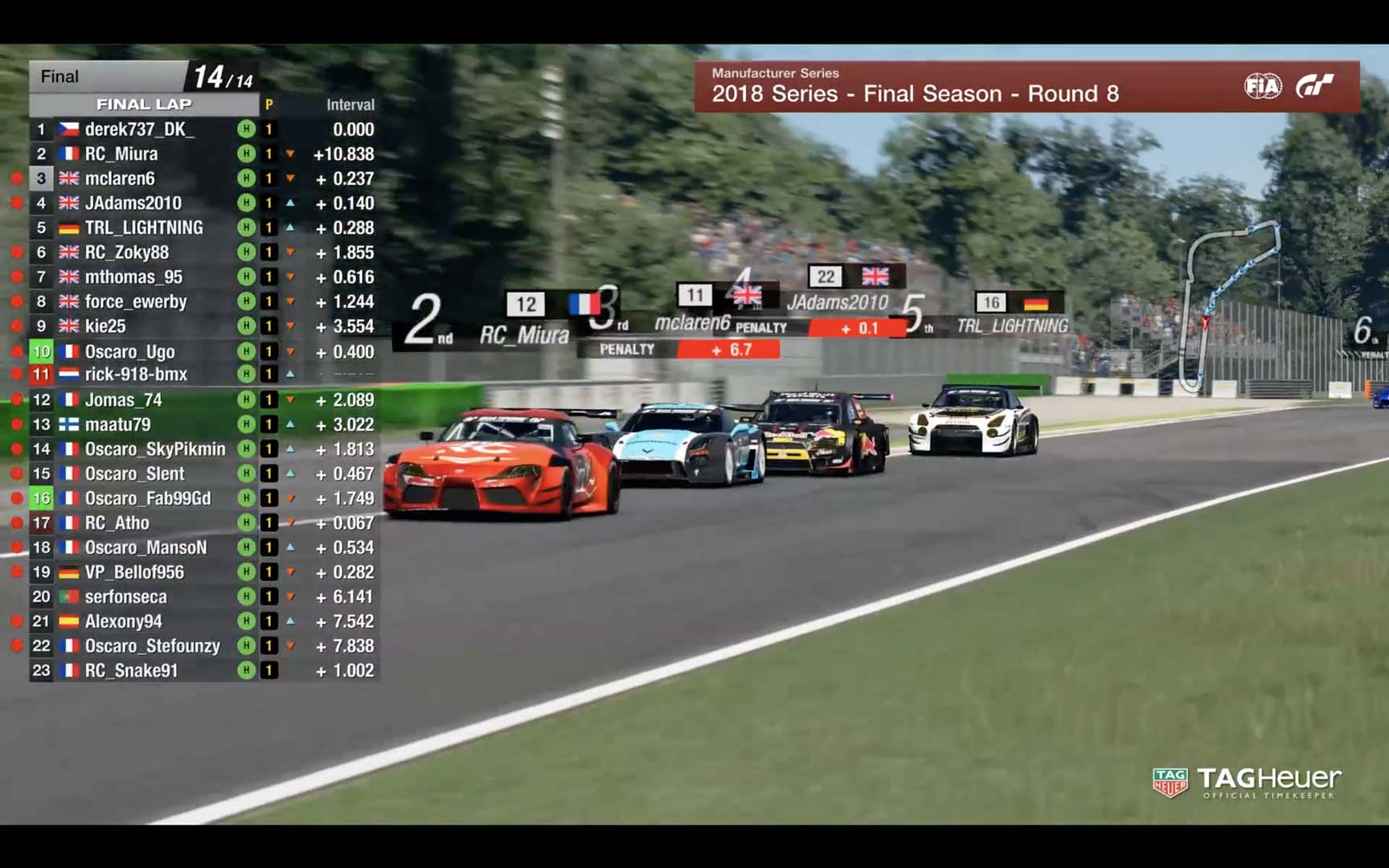Pick Alexony94 from the leaderboard
The image size is (1389, 868).
click(x=123, y=621)
